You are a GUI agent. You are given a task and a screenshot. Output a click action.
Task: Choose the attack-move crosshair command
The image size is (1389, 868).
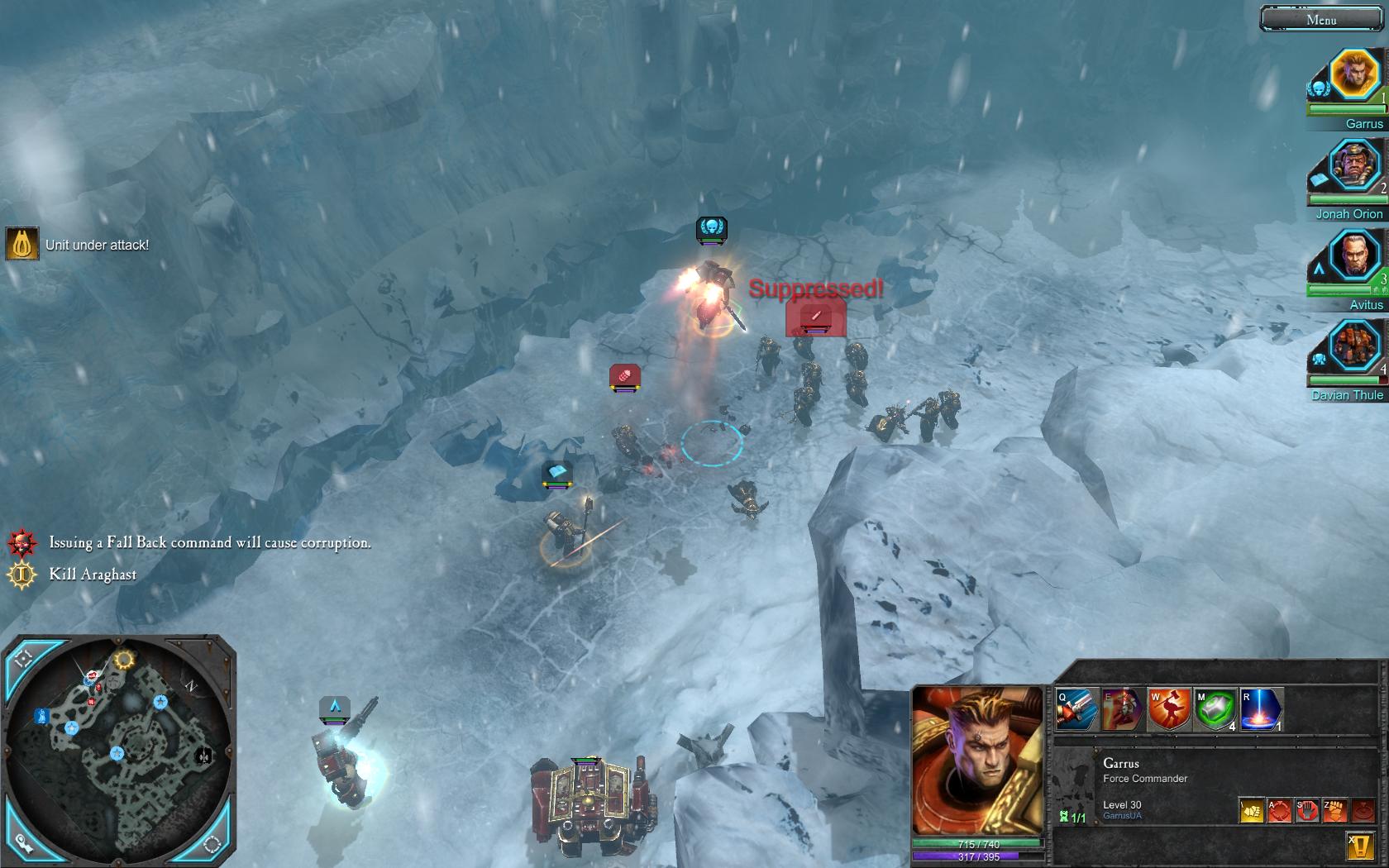1279,810
